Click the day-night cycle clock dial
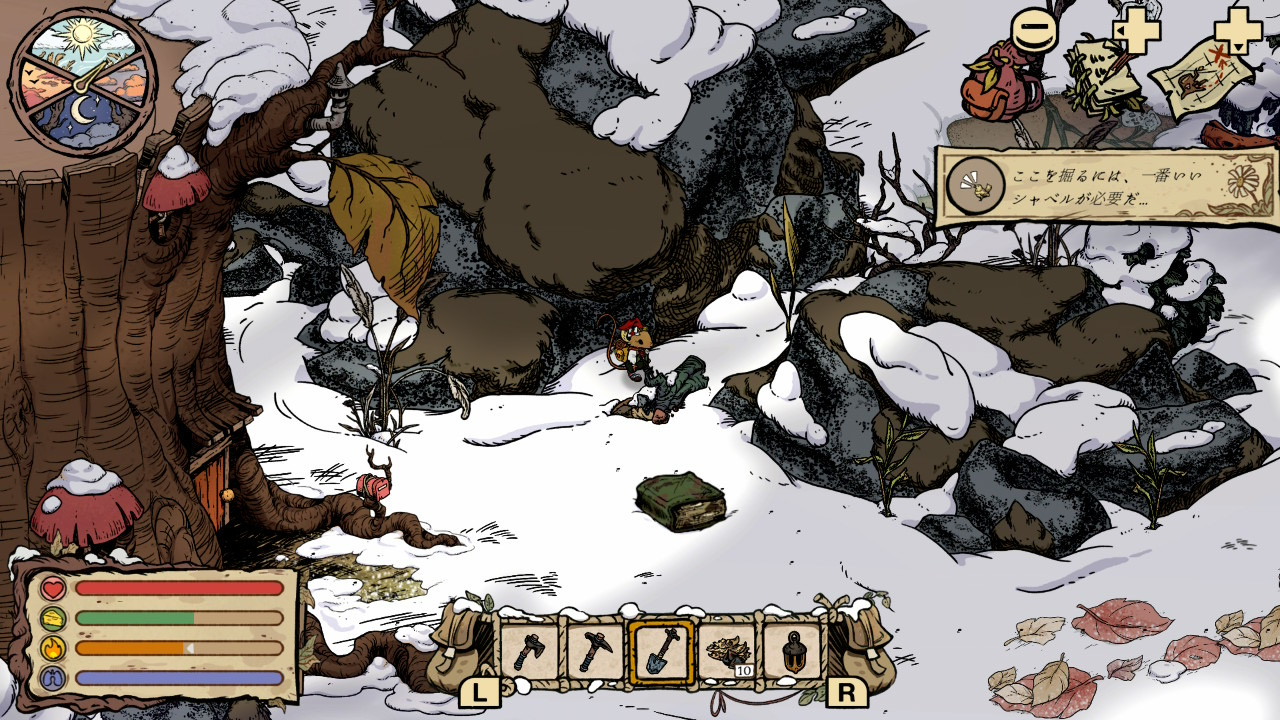 click(x=83, y=82)
